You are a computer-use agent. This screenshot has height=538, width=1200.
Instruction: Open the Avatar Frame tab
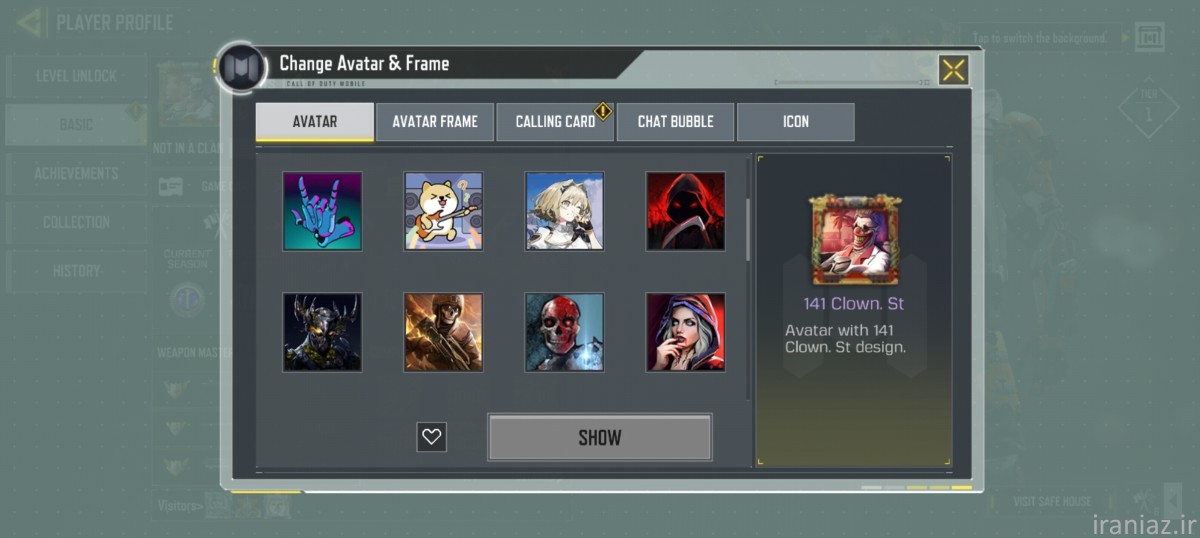tap(435, 122)
